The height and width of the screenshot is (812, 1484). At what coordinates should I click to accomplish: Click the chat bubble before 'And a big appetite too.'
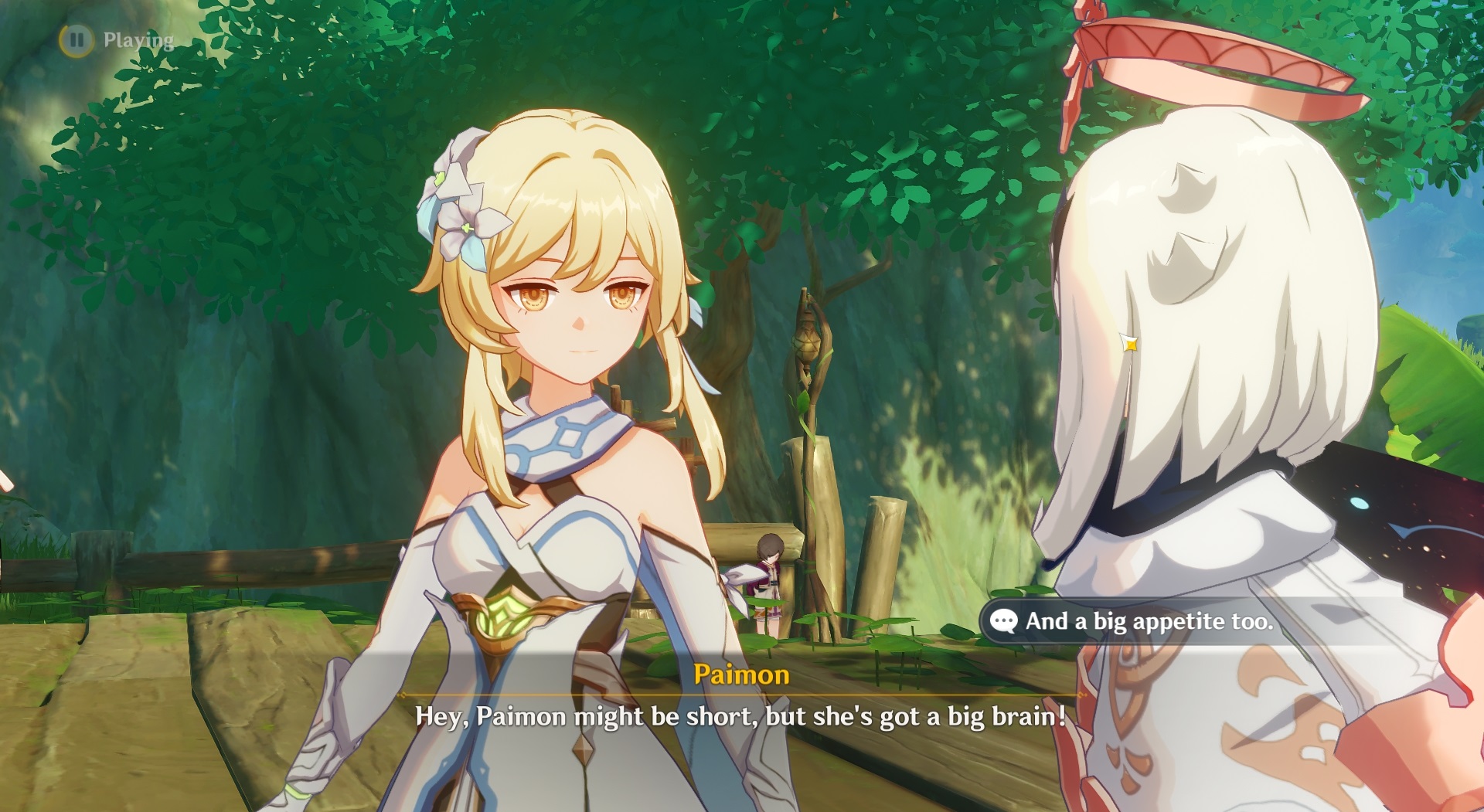point(1004,620)
